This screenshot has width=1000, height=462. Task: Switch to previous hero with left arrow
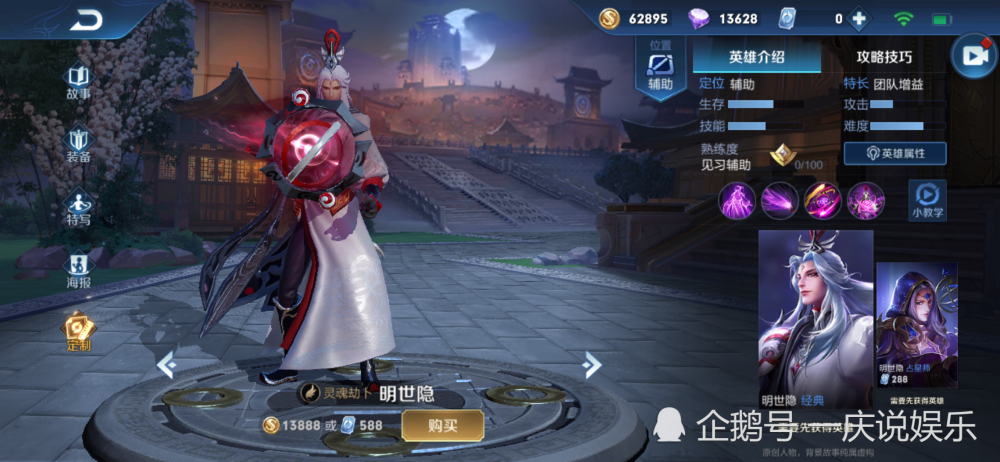167,365
